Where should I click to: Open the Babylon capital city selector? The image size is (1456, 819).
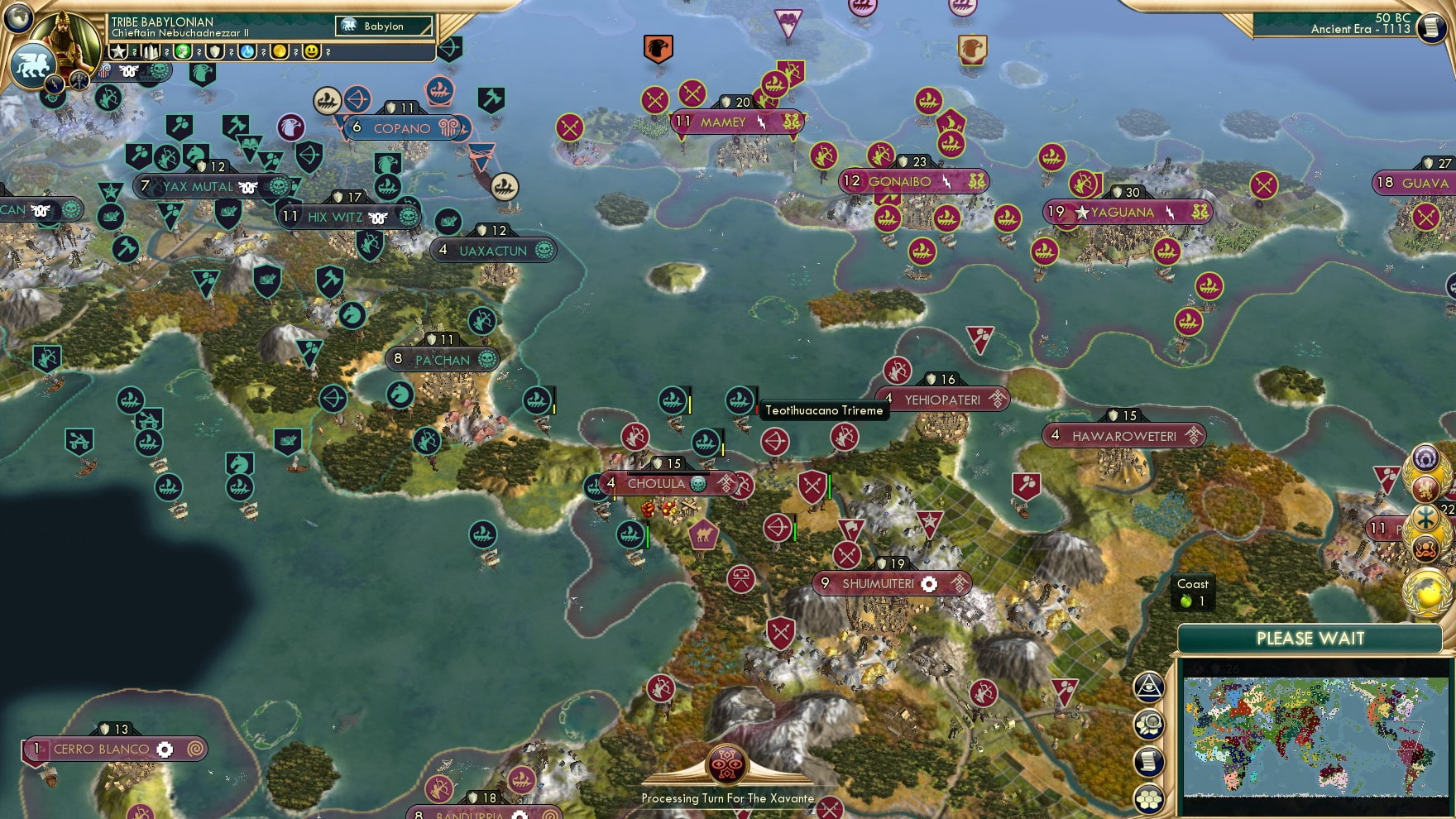(385, 26)
